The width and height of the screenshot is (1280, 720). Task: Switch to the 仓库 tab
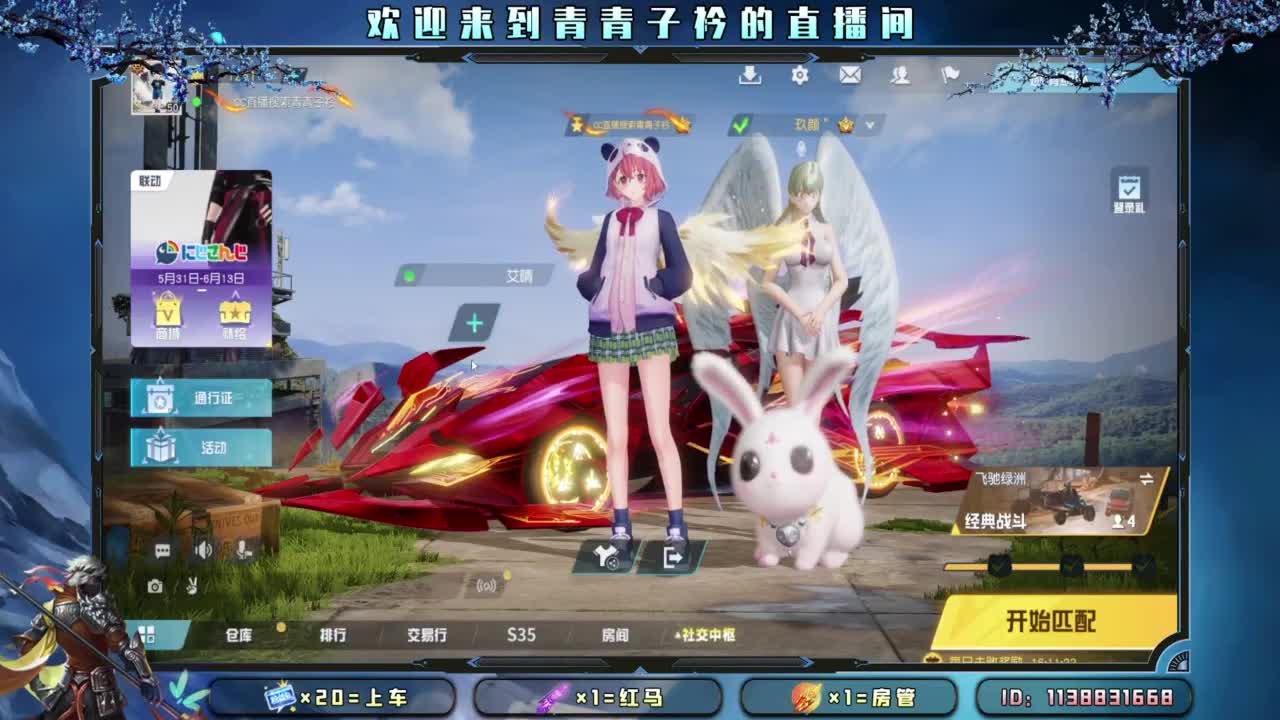239,635
